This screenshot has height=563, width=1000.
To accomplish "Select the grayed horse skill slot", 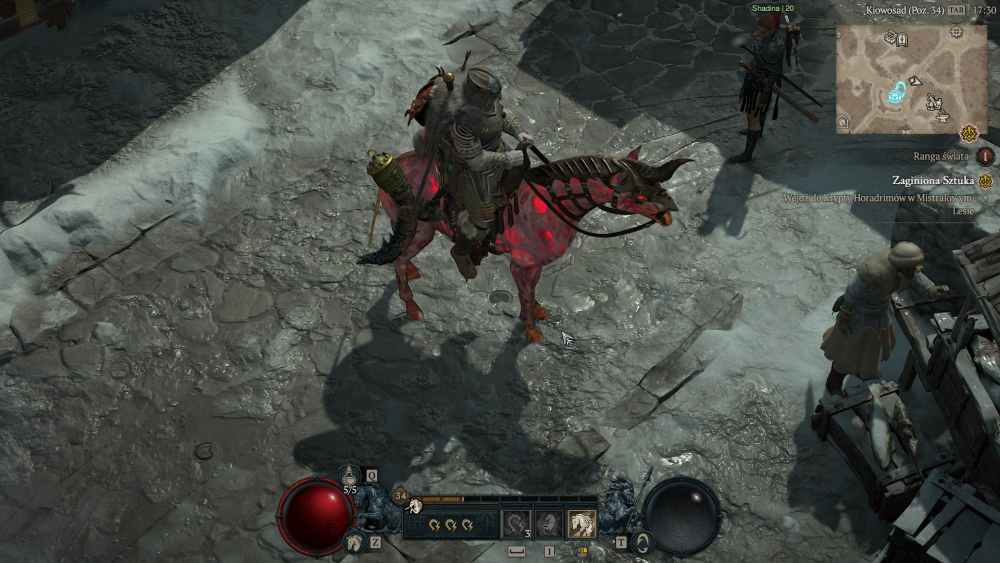I will pos(549,523).
